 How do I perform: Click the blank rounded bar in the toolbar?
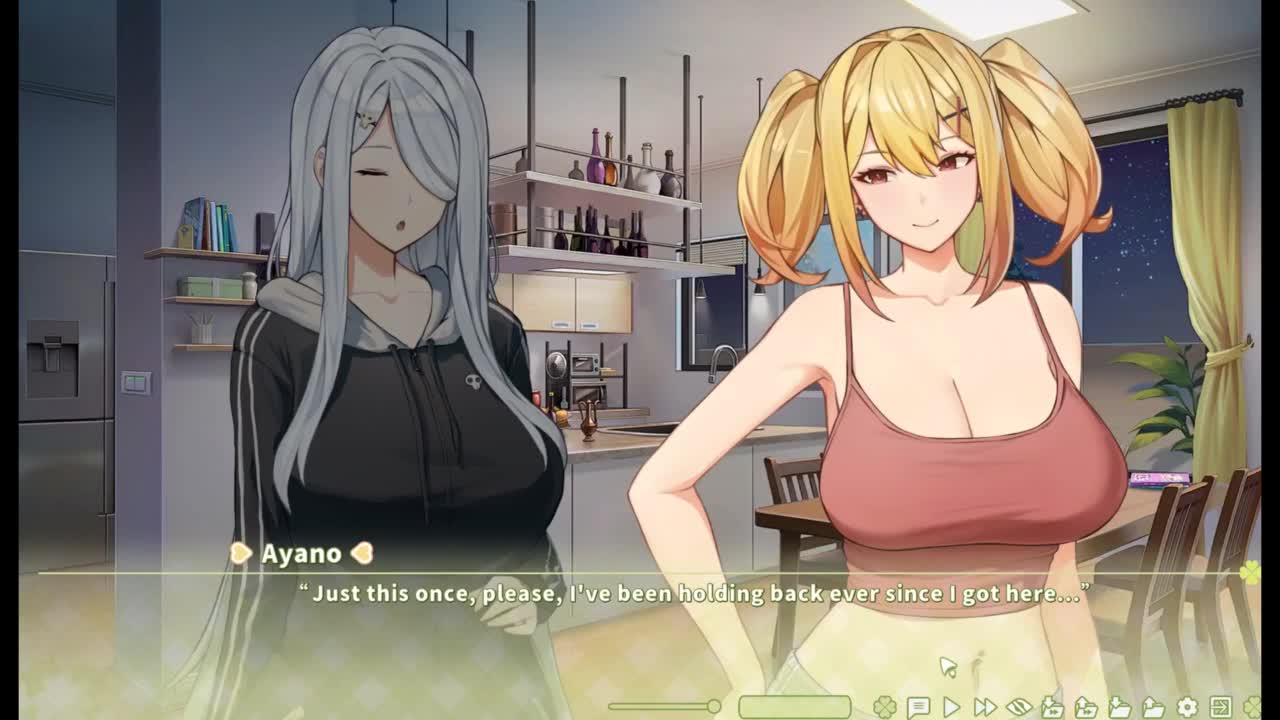795,707
